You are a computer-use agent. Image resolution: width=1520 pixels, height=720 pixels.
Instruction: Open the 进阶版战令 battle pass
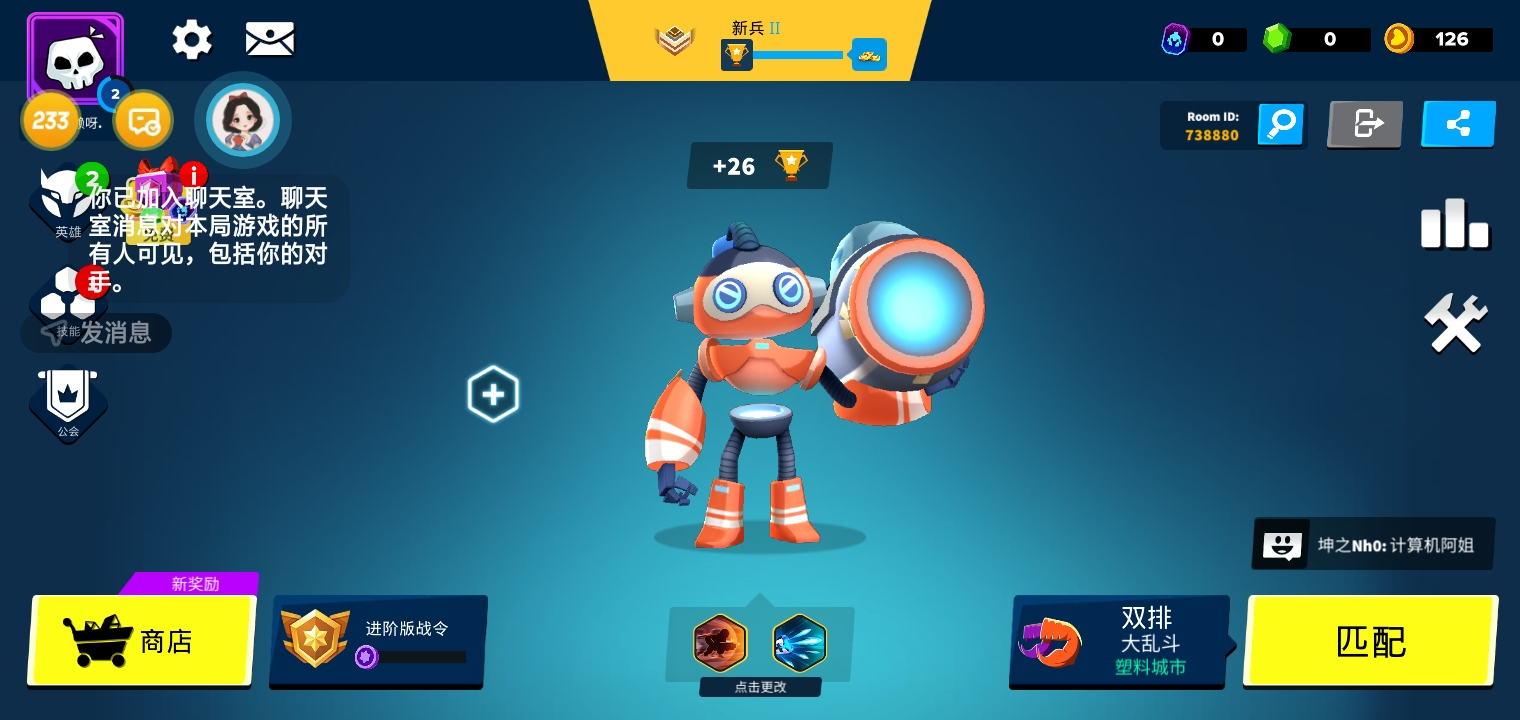coord(378,641)
